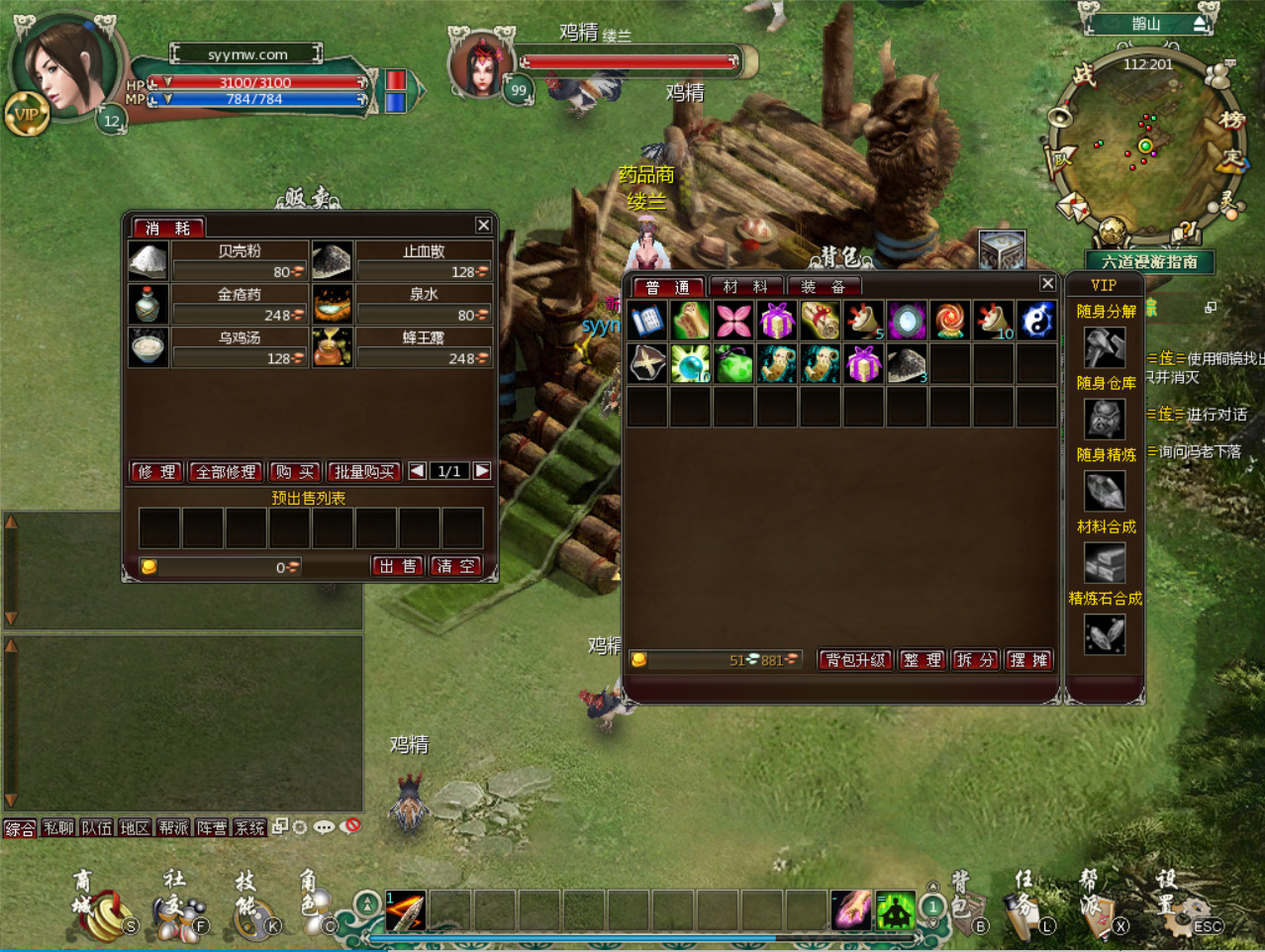
Task: Close the backpack window
Action: (1047, 284)
